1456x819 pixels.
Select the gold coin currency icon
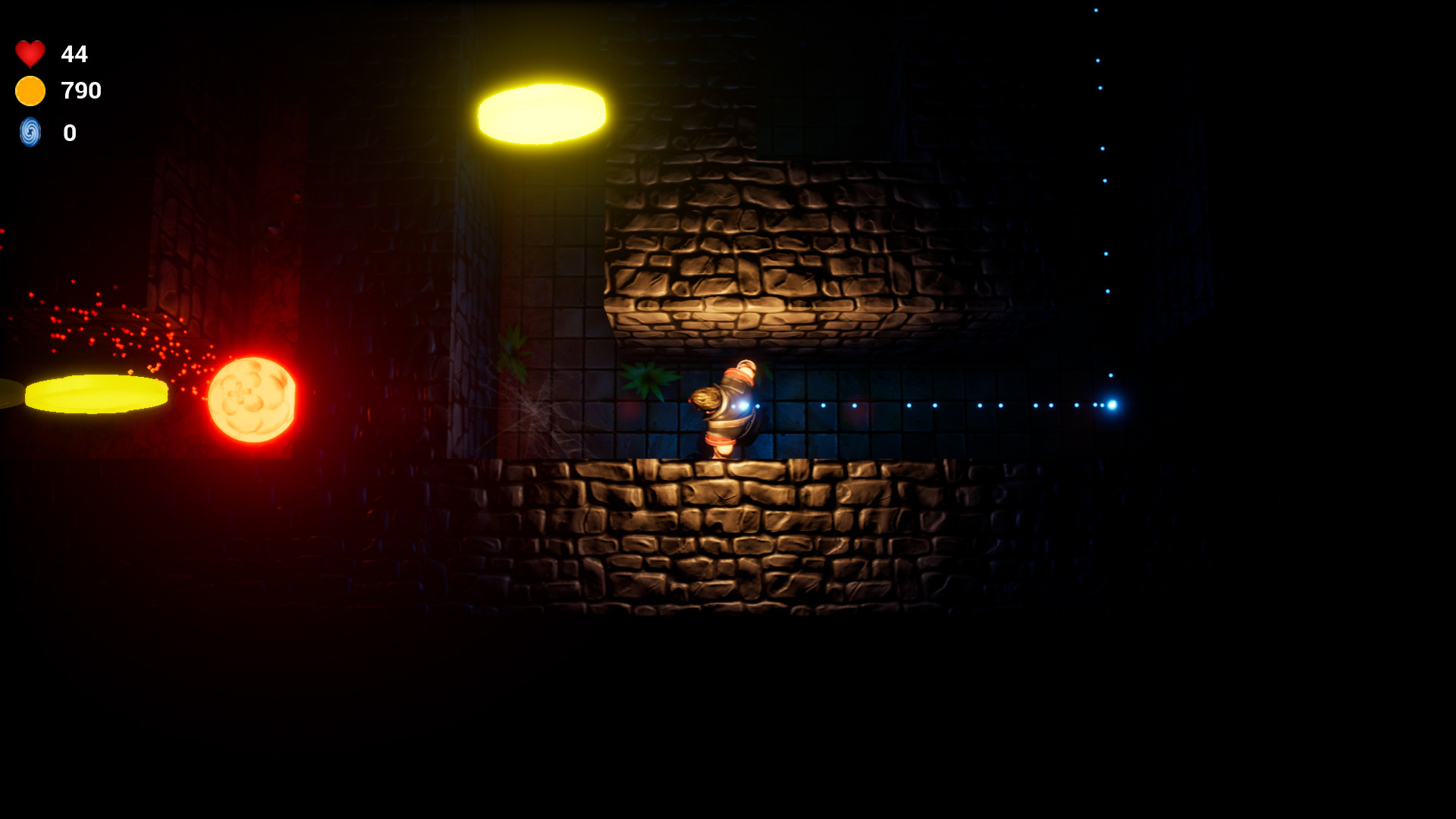point(29,92)
